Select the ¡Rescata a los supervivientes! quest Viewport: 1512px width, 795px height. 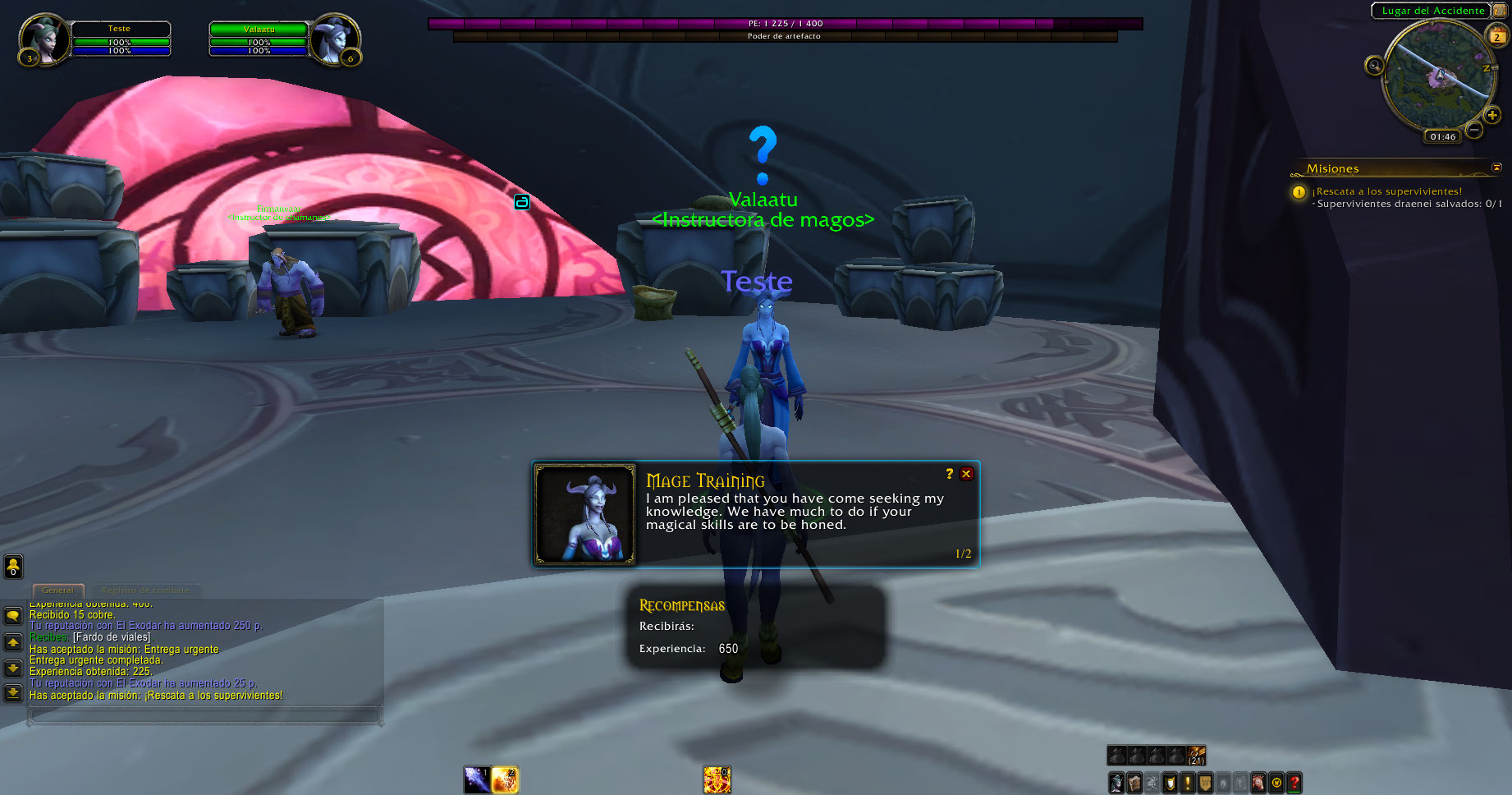coord(1389,191)
